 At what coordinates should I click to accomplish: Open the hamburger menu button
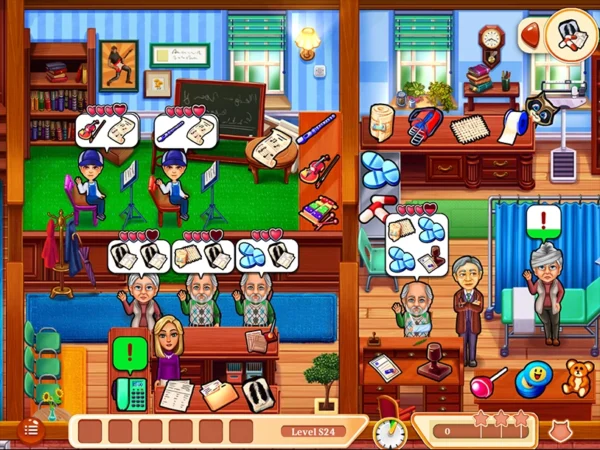30,429
